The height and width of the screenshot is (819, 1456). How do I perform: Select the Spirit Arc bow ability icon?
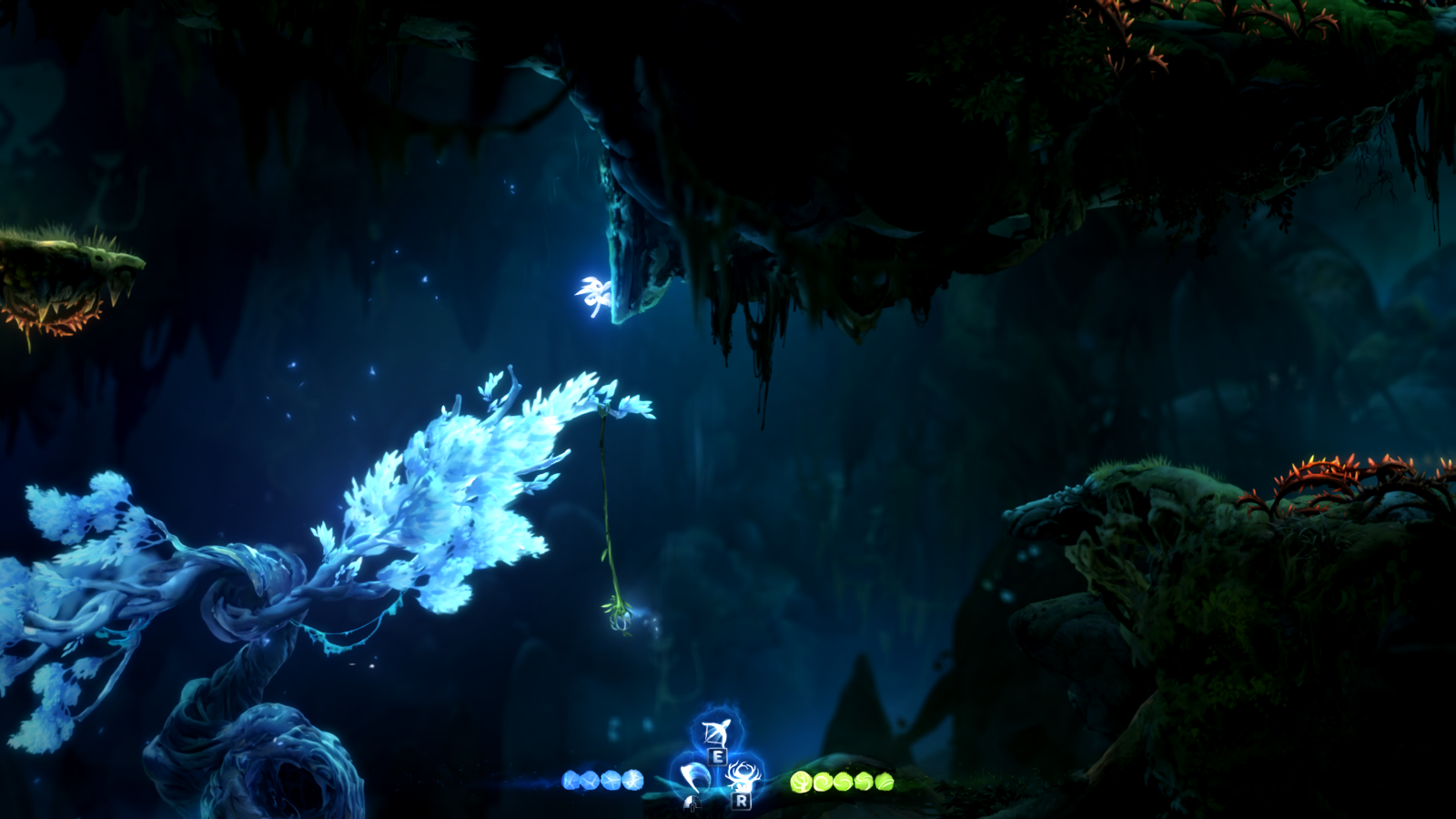716,733
